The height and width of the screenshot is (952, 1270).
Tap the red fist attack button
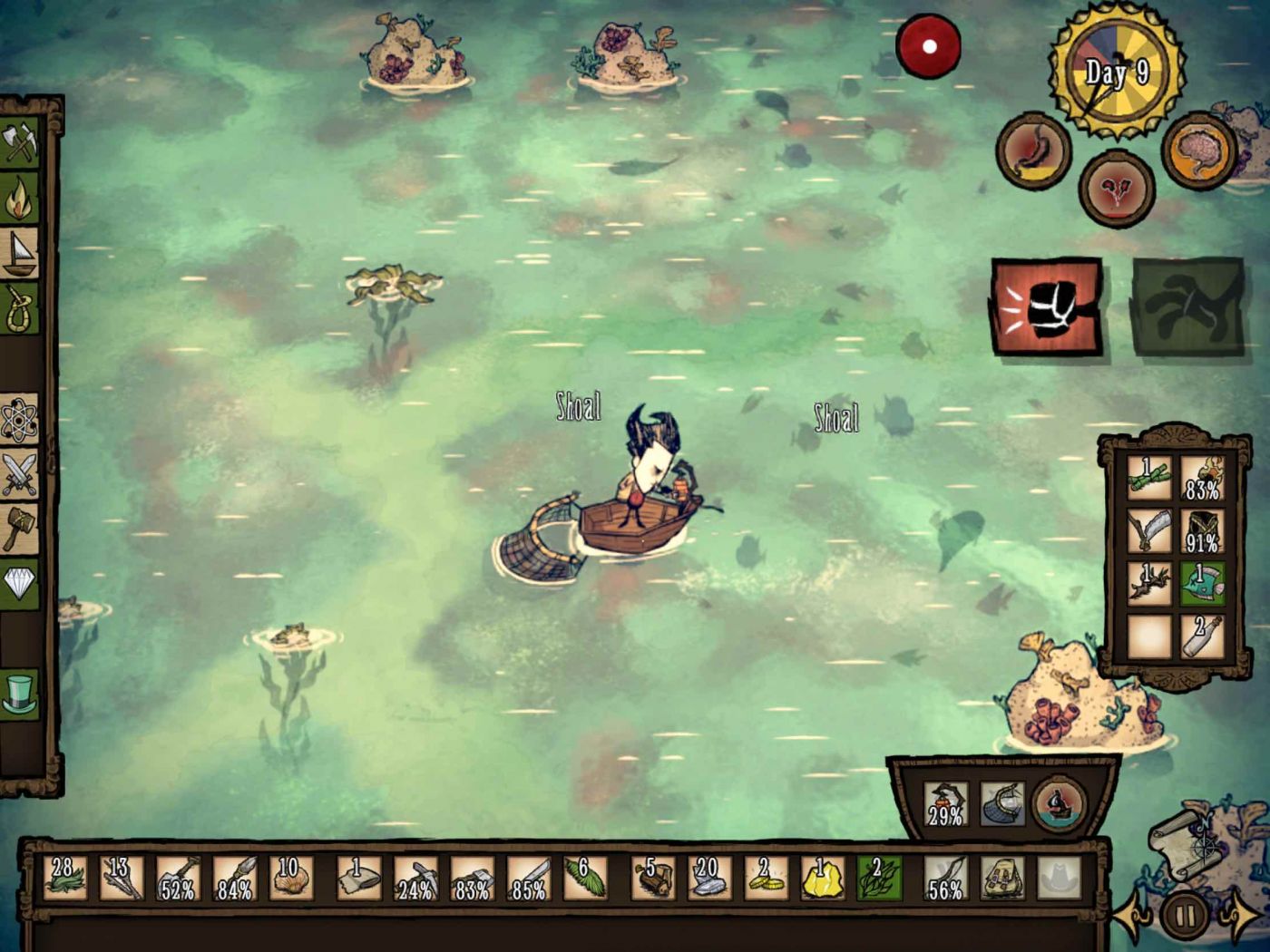pos(1047,306)
